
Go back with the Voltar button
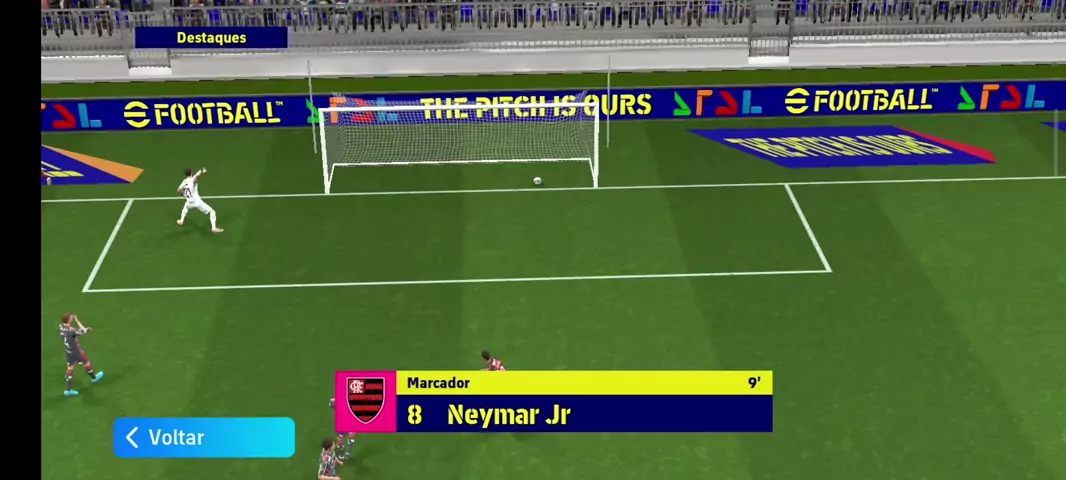203,438
